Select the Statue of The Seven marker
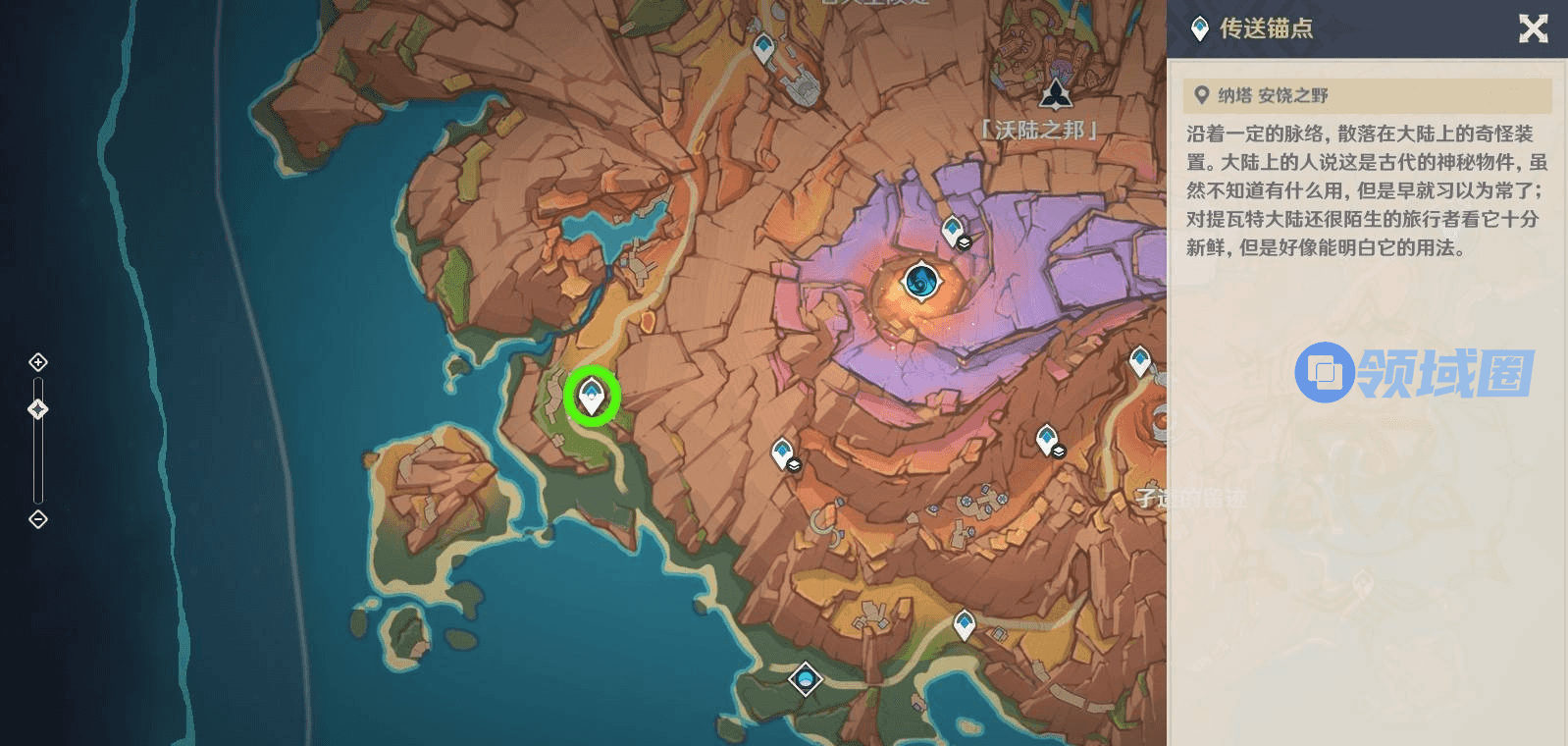This screenshot has height=746, width=1568. coord(1056,94)
